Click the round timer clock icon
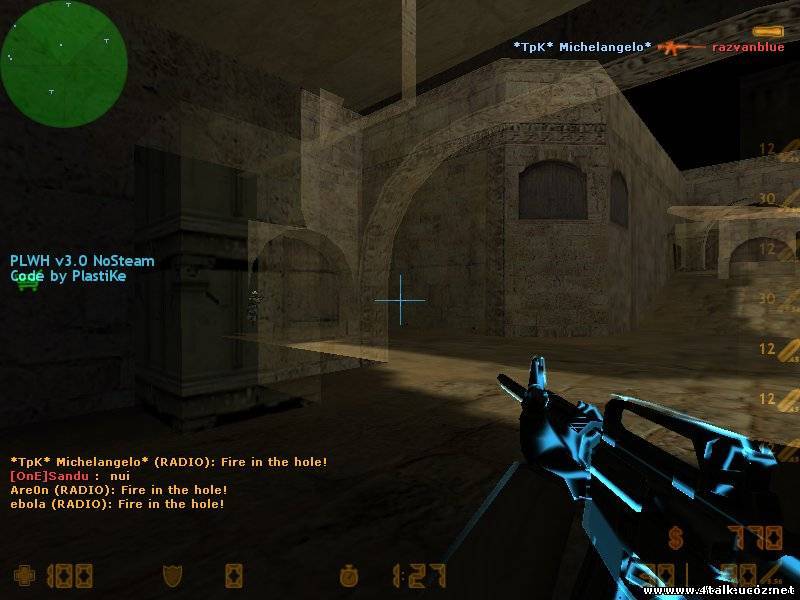Viewport: 800px width, 600px height. pyautogui.click(x=349, y=576)
